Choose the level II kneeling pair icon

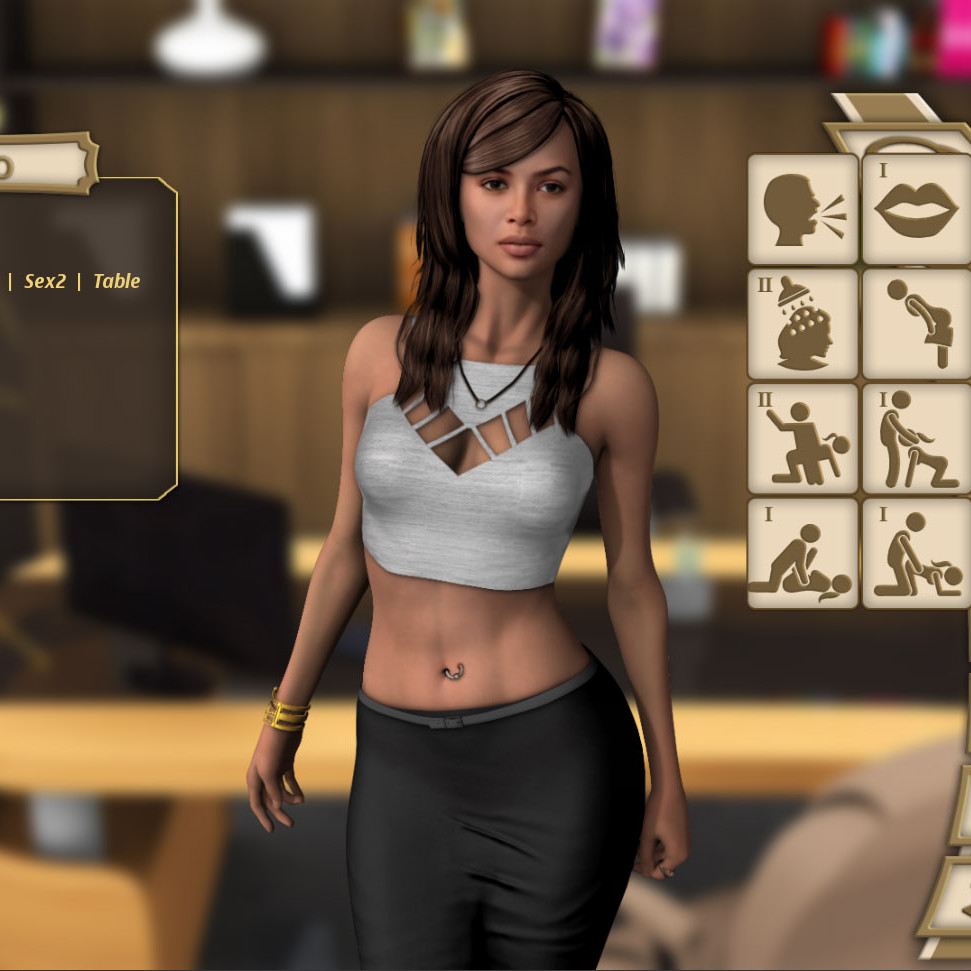[803, 439]
